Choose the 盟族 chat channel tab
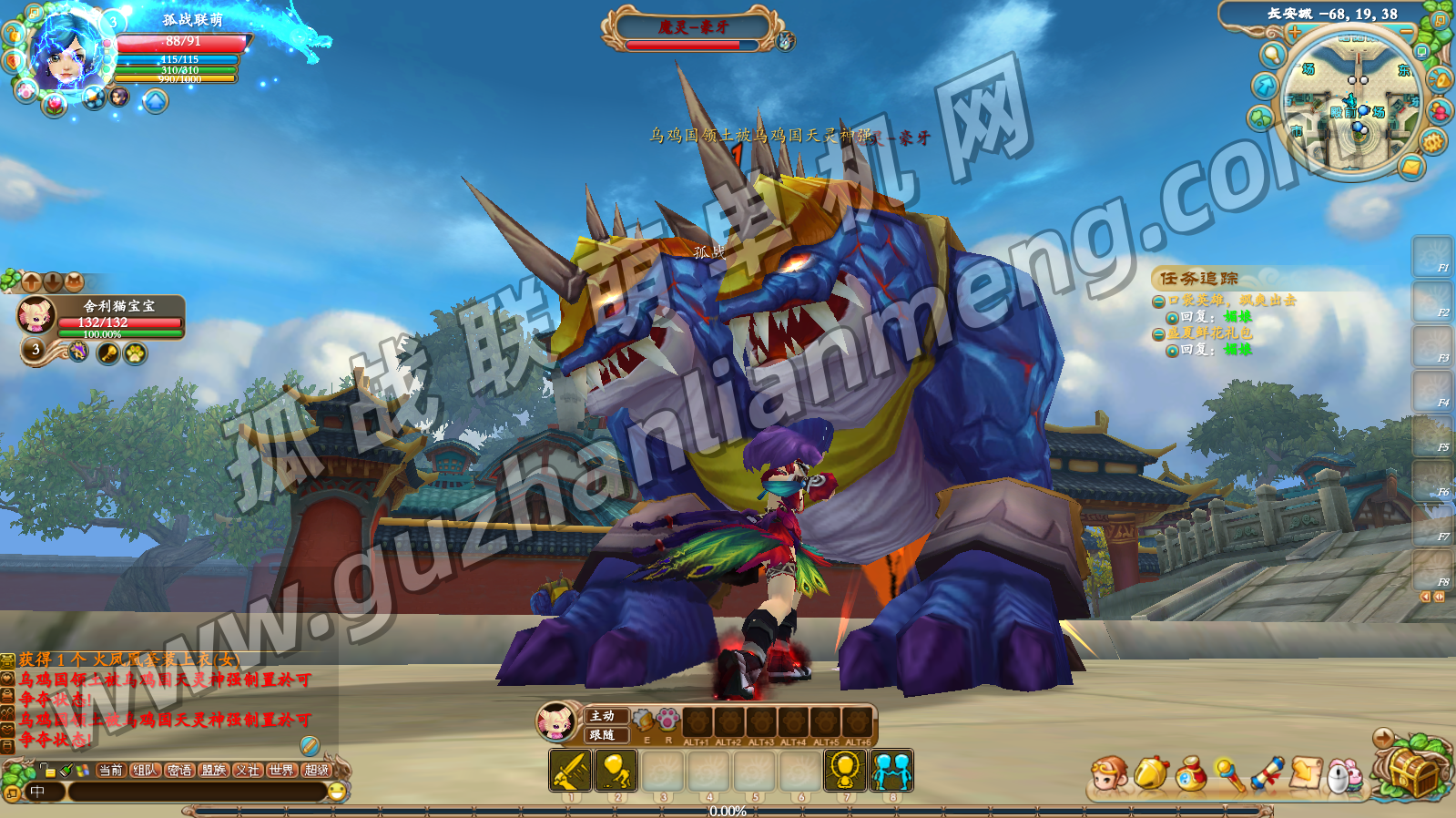This screenshot has width=1456, height=818. [214, 771]
